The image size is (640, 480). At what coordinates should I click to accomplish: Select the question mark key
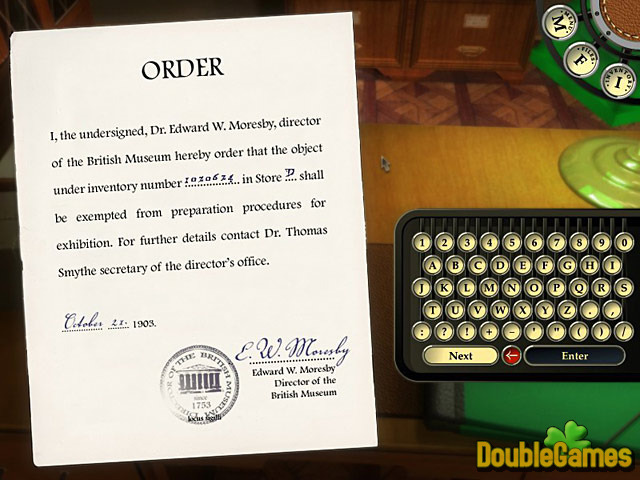pyautogui.click(x=445, y=331)
